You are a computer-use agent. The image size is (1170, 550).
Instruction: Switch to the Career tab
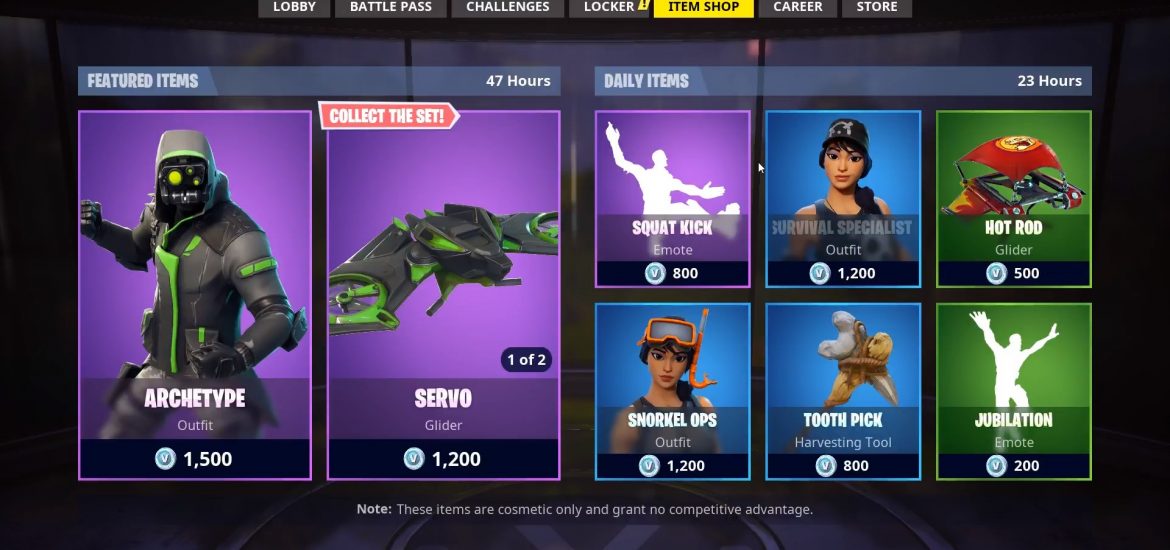pos(798,8)
